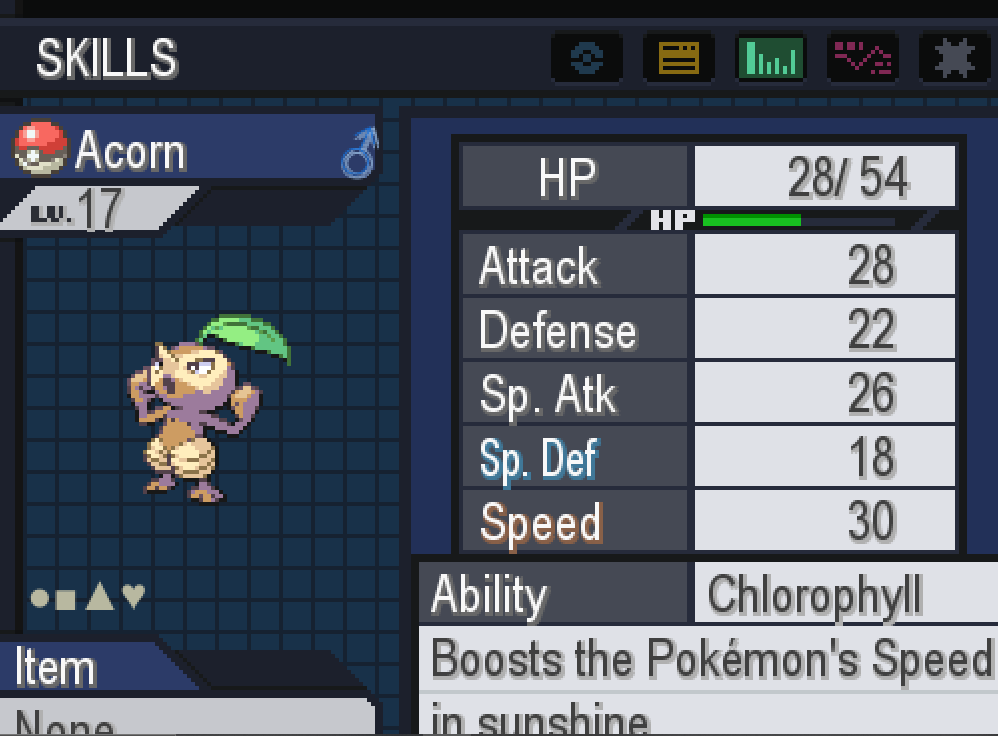Switch to the blue Poké Ball info tab
The height and width of the screenshot is (736, 998).
586,58
